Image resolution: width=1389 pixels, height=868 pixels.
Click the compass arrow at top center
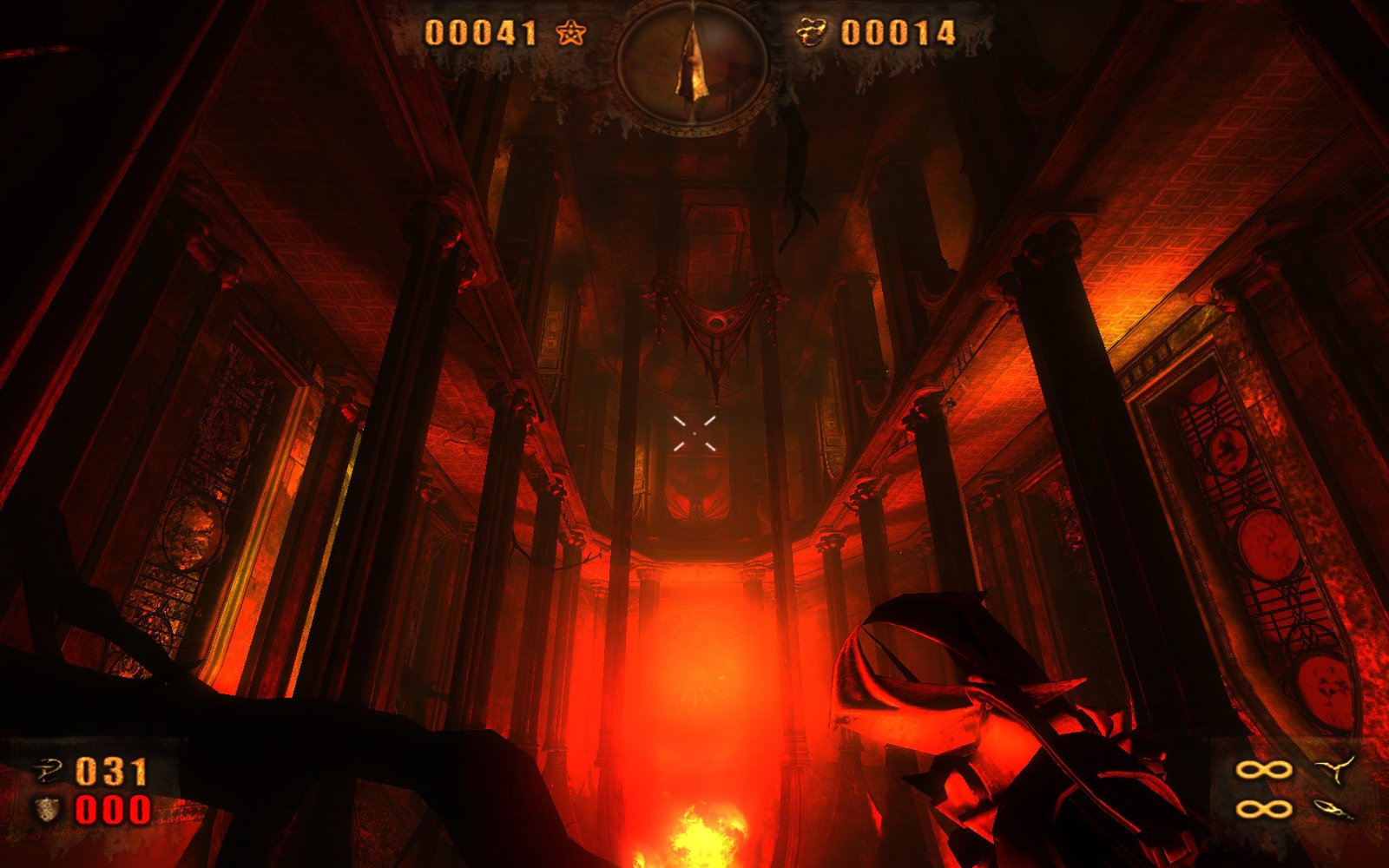pos(692,61)
